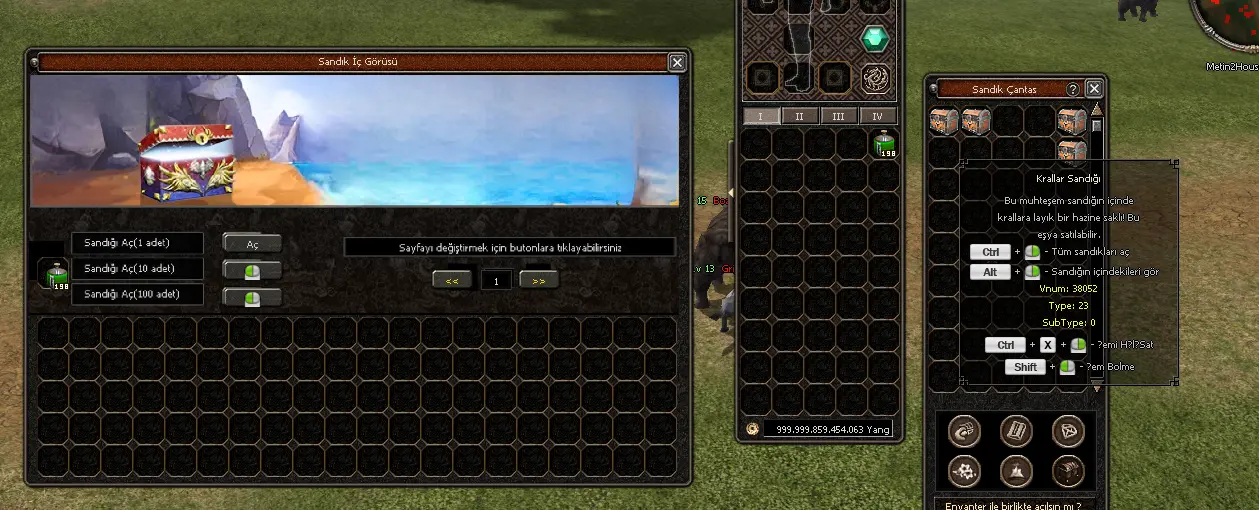Go to the next chest page
The height and width of the screenshot is (510, 1259).
[539, 280]
